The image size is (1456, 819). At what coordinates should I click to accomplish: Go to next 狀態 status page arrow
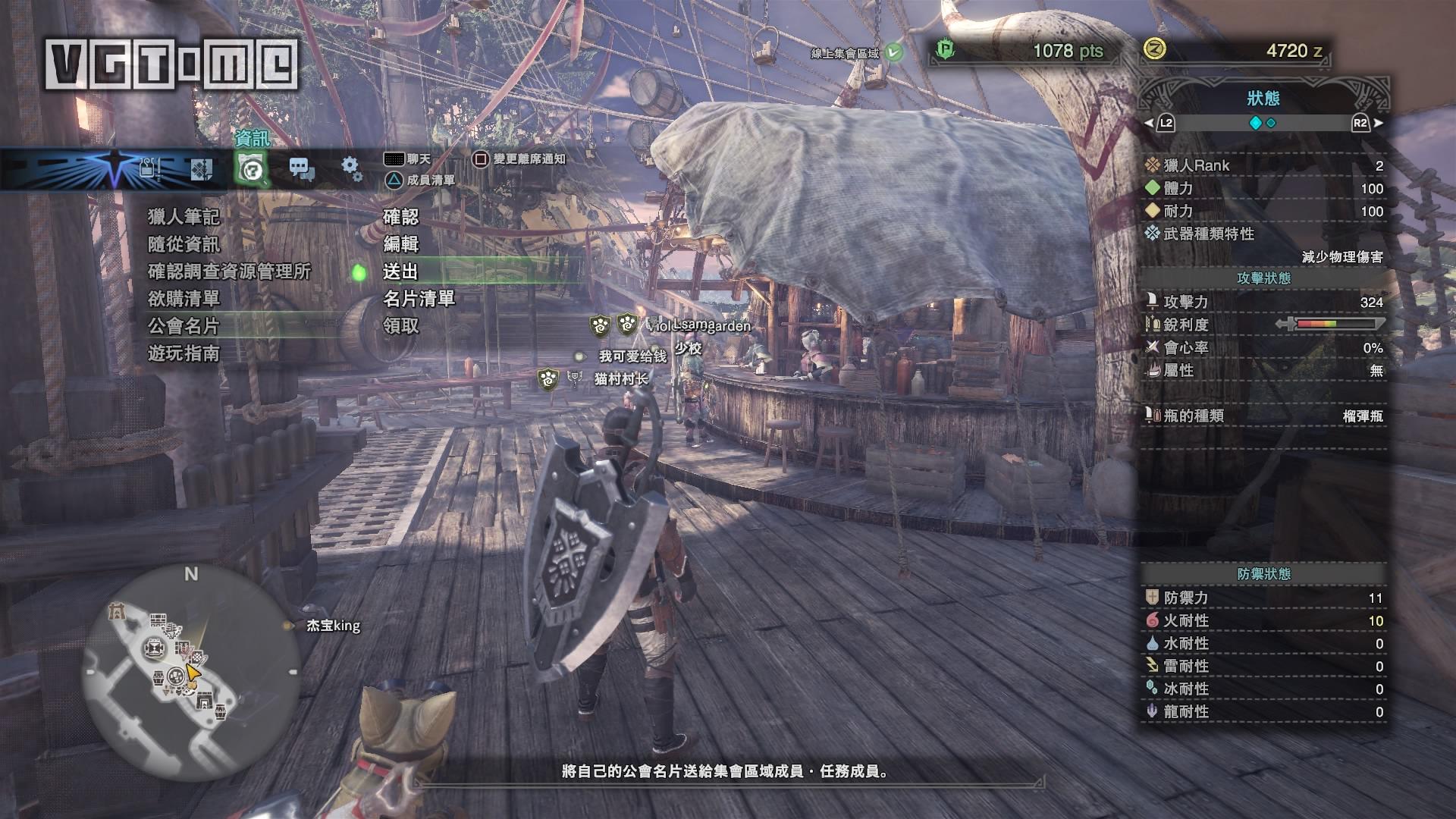(x=1378, y=123)
